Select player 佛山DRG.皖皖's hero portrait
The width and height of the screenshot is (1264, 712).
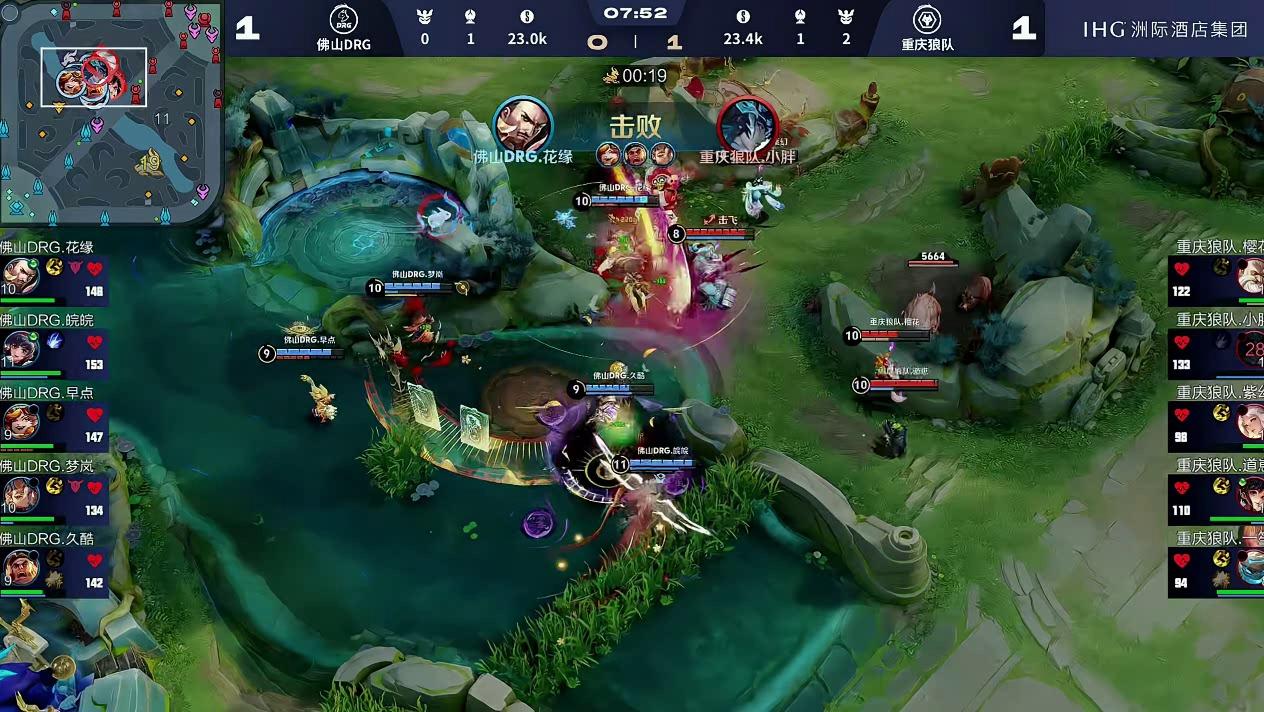(x=20, y=350)
